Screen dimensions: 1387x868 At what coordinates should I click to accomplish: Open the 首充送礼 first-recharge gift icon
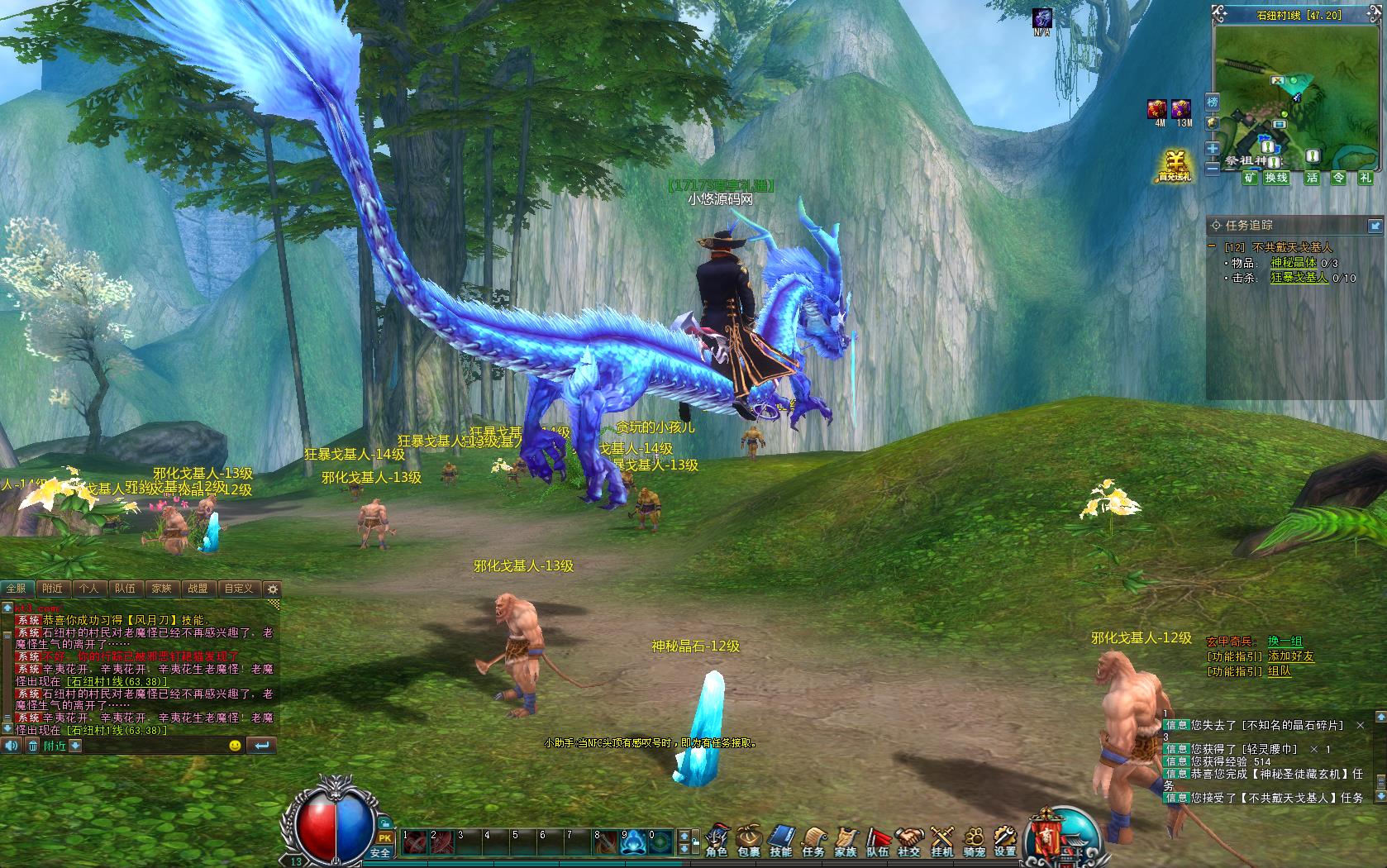(1174, 166)
